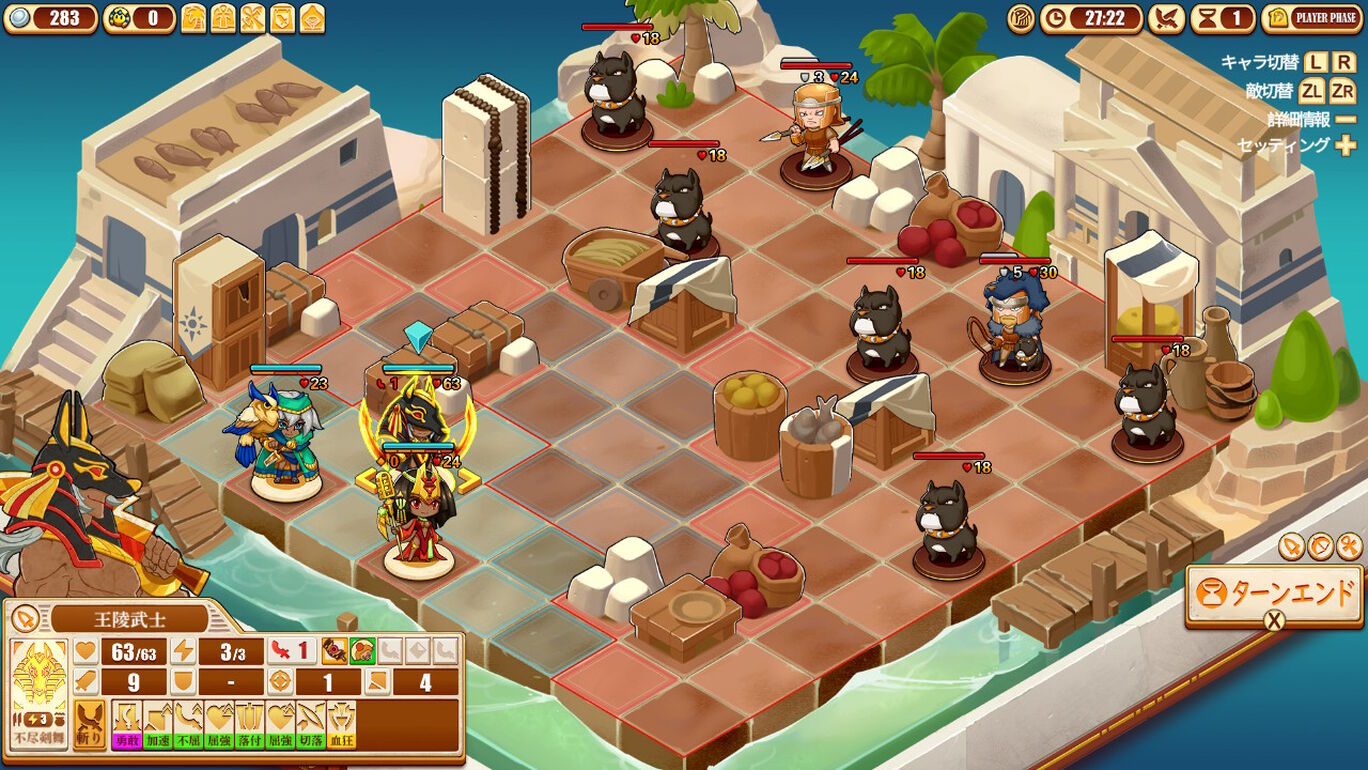Select the meat skewer item slot
This screenshot has height=770, width=1368.
334,652
